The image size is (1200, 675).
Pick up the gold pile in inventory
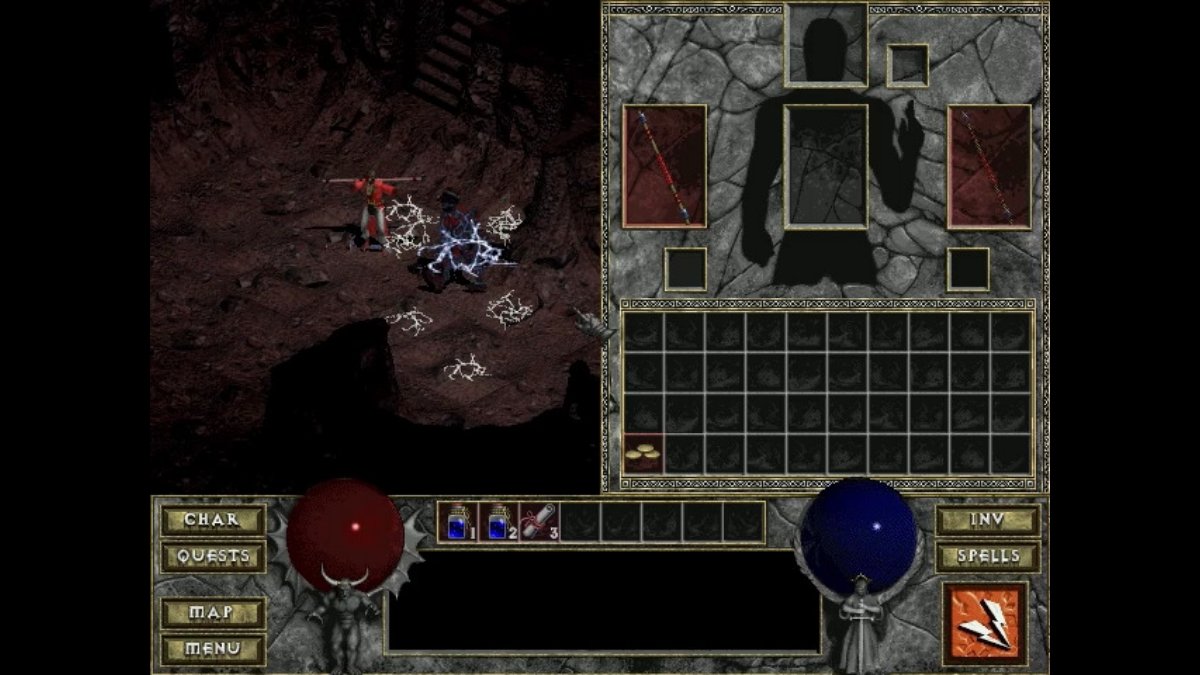pos(642,454)
